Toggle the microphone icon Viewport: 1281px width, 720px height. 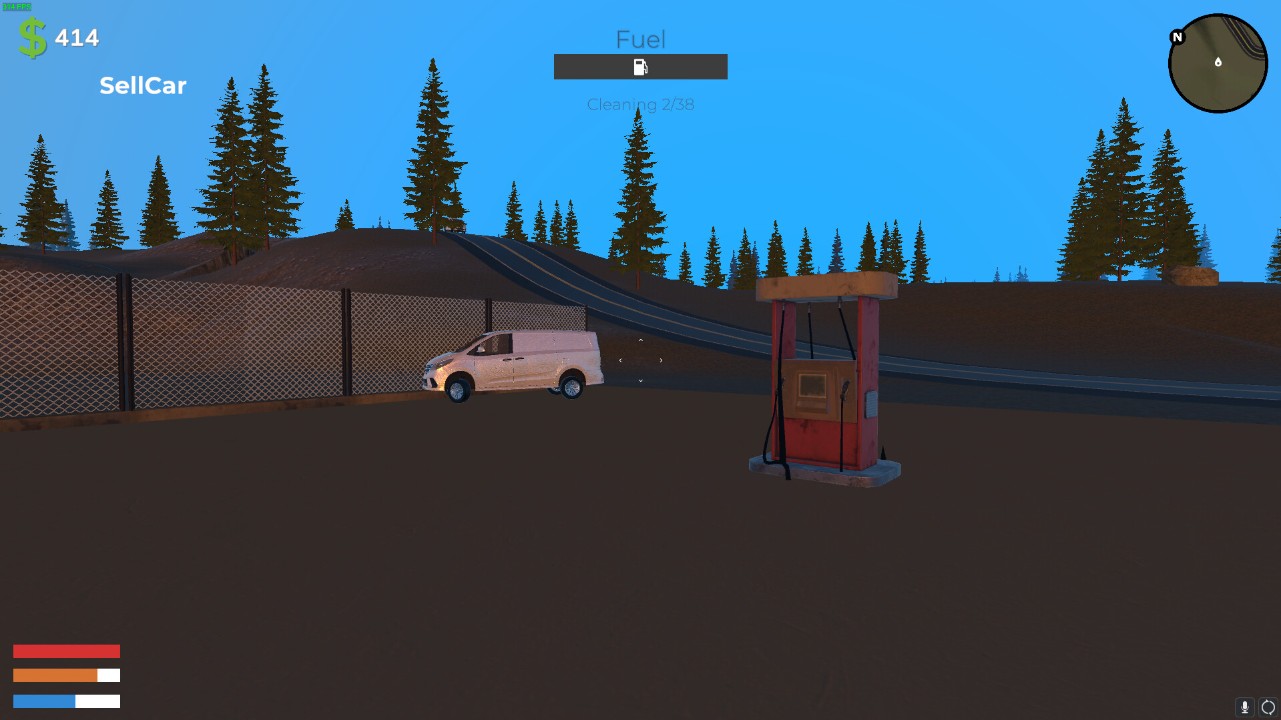[1245, 707]
